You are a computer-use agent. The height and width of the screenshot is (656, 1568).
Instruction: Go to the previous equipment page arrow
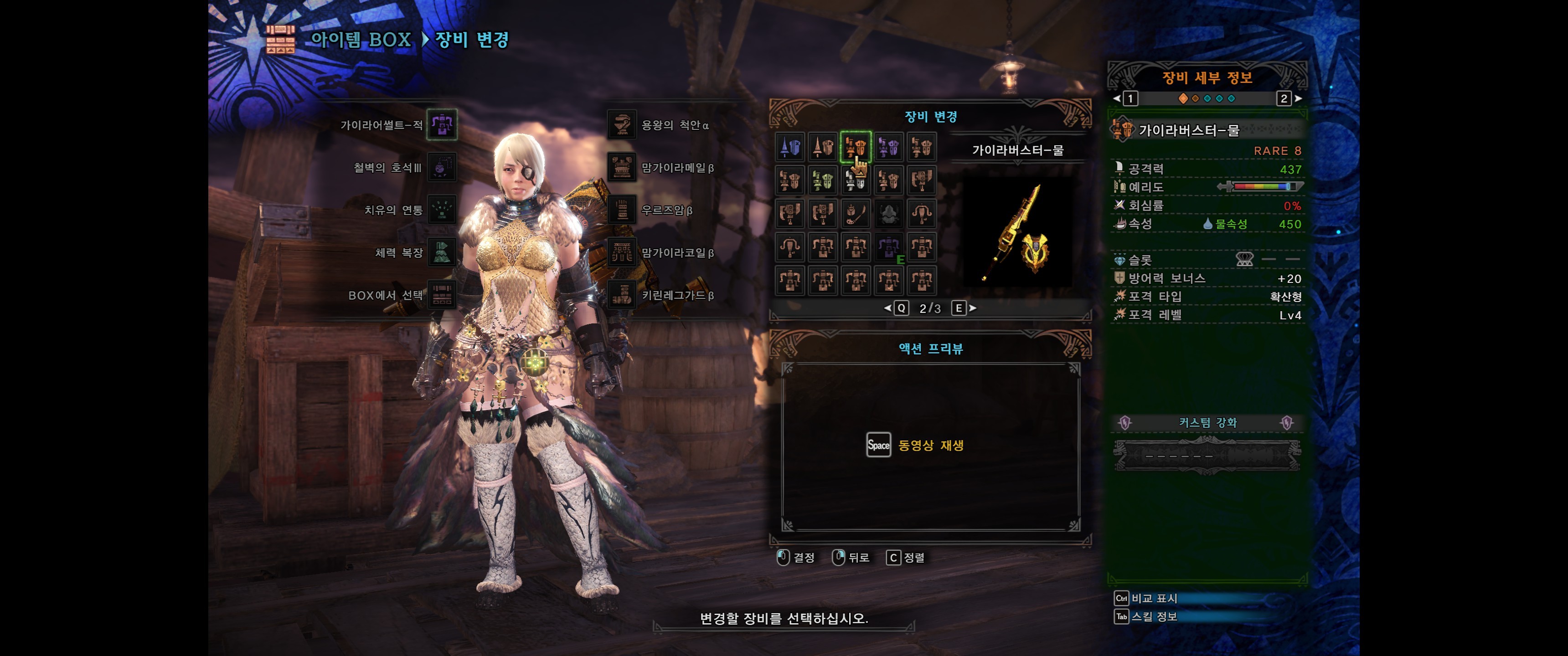(x=887, y=308)
